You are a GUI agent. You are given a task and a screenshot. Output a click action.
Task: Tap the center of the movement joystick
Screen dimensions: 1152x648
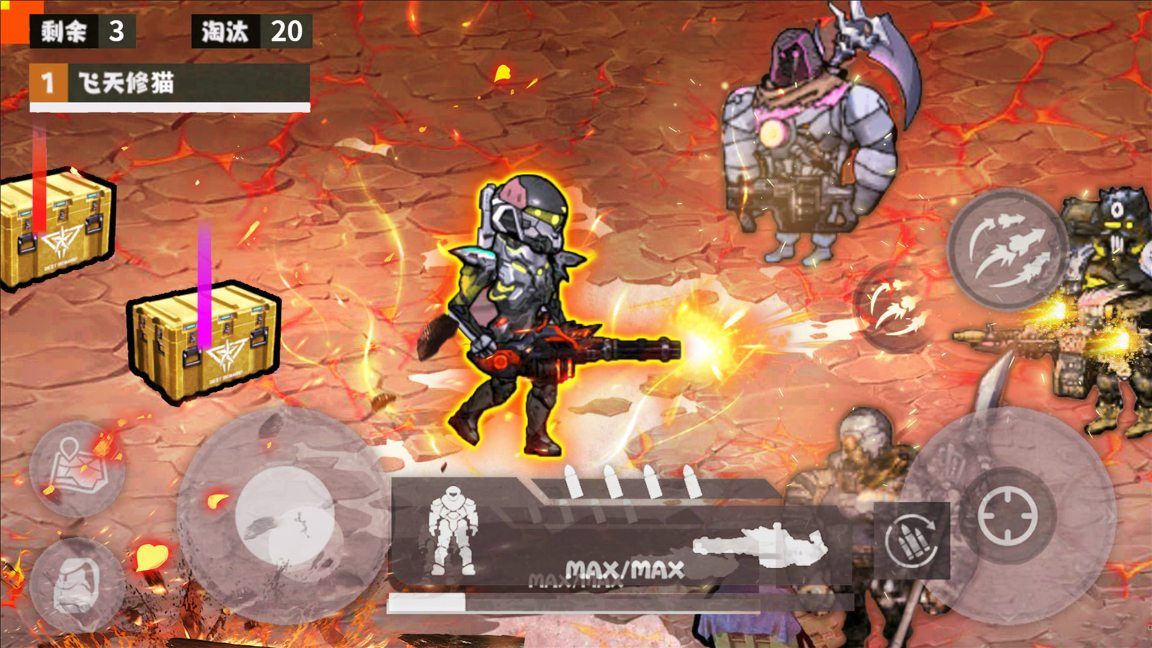pyautogui.click(x=283, y=515)
